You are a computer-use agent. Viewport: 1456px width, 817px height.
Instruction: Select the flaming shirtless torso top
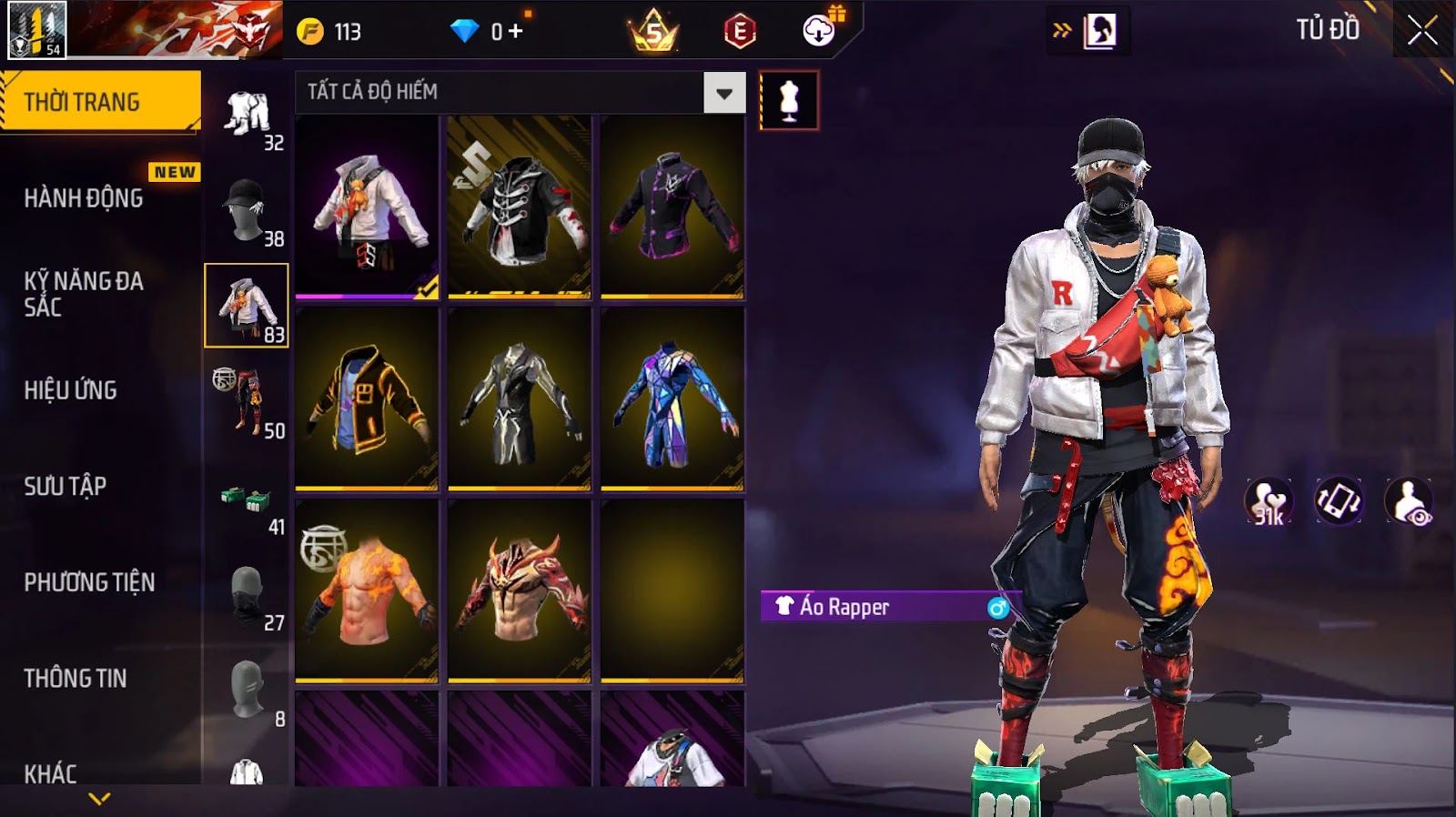point(367,590)
